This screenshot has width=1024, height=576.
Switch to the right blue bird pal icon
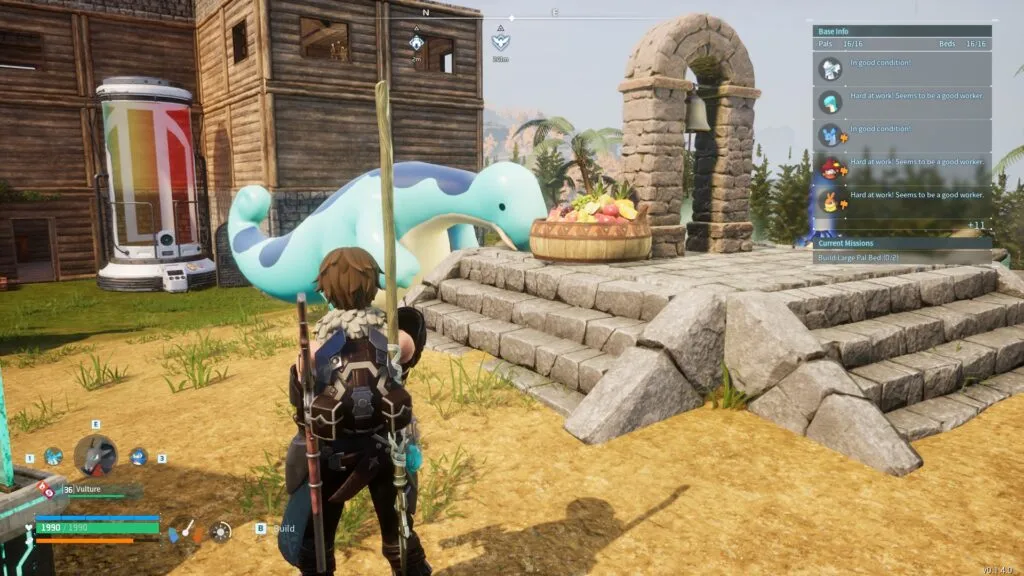point(139,457)
